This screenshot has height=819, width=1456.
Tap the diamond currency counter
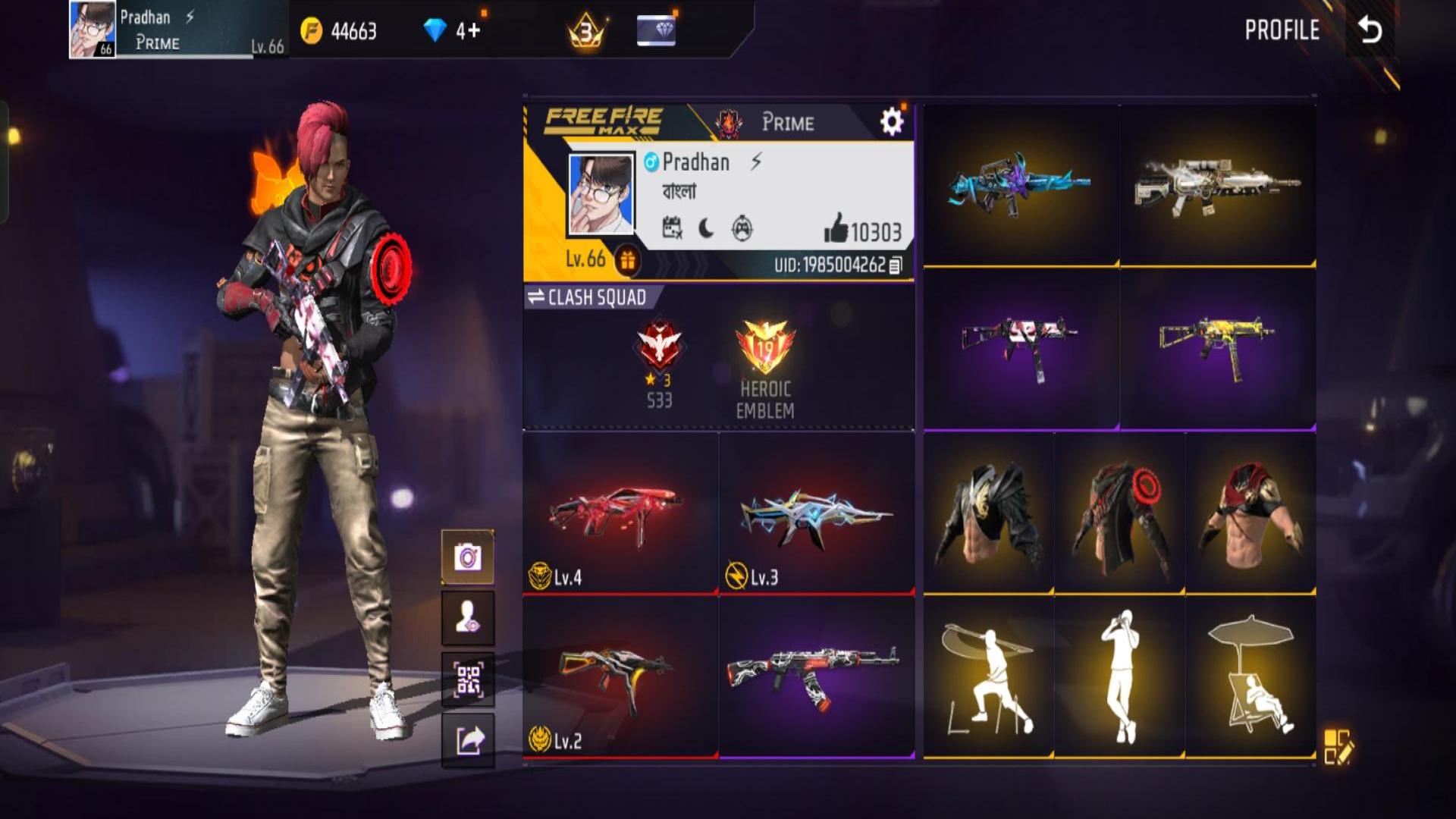(x=453, y=30)
